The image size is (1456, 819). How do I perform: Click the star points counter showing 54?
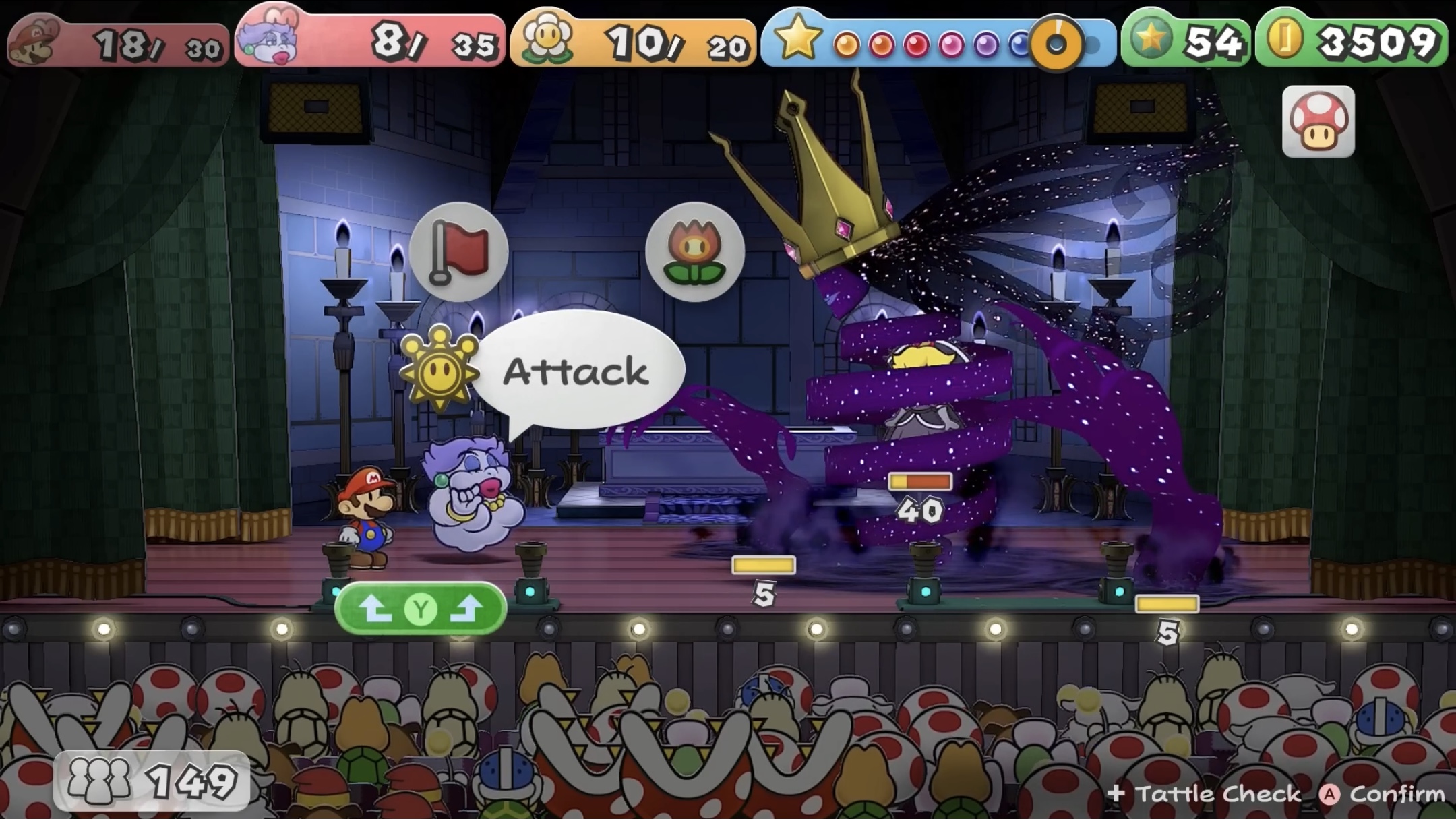[1213, 40]
